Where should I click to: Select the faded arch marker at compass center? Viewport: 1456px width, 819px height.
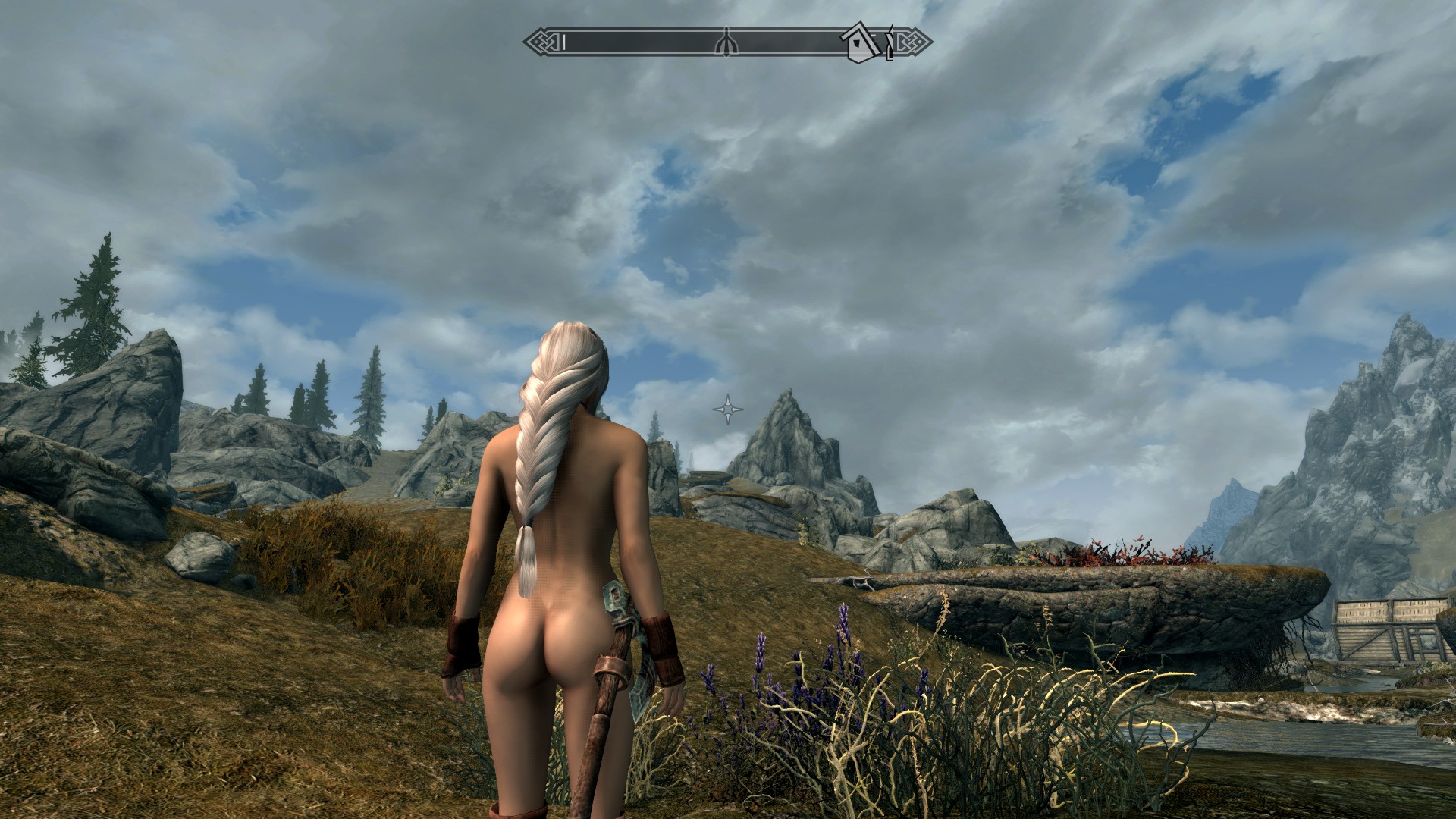tap(726, 42)
